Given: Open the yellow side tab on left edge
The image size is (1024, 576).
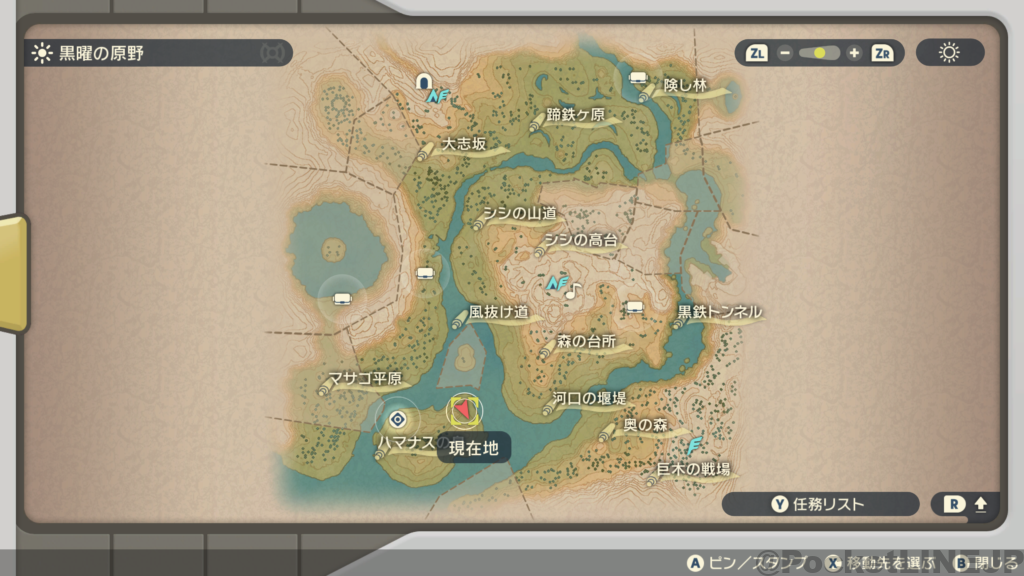Looking at the screenshot, I should click(x=12, y=272).
